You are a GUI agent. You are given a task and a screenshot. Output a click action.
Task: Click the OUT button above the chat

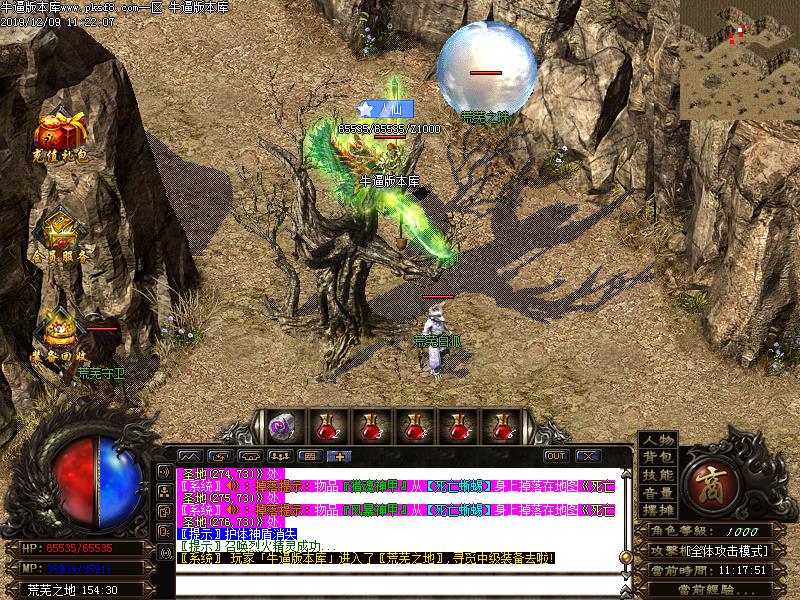(556, 456)
